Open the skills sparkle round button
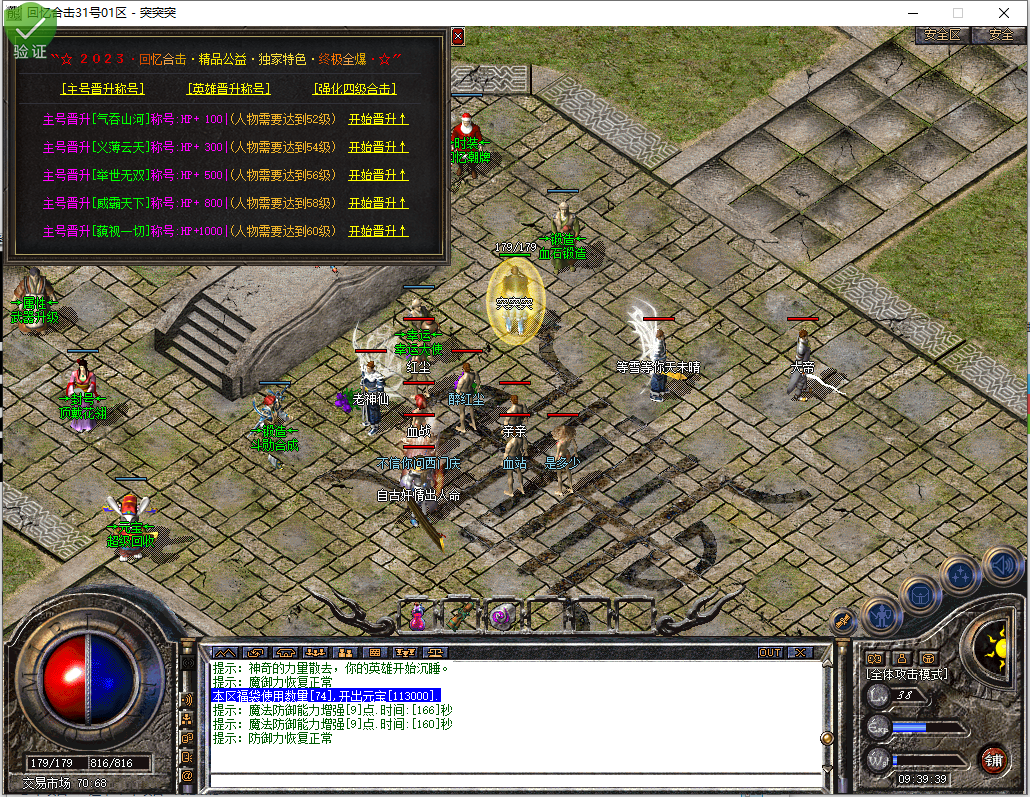Image resolution: width=1030 pixels, height=797 pixels. 961,575
